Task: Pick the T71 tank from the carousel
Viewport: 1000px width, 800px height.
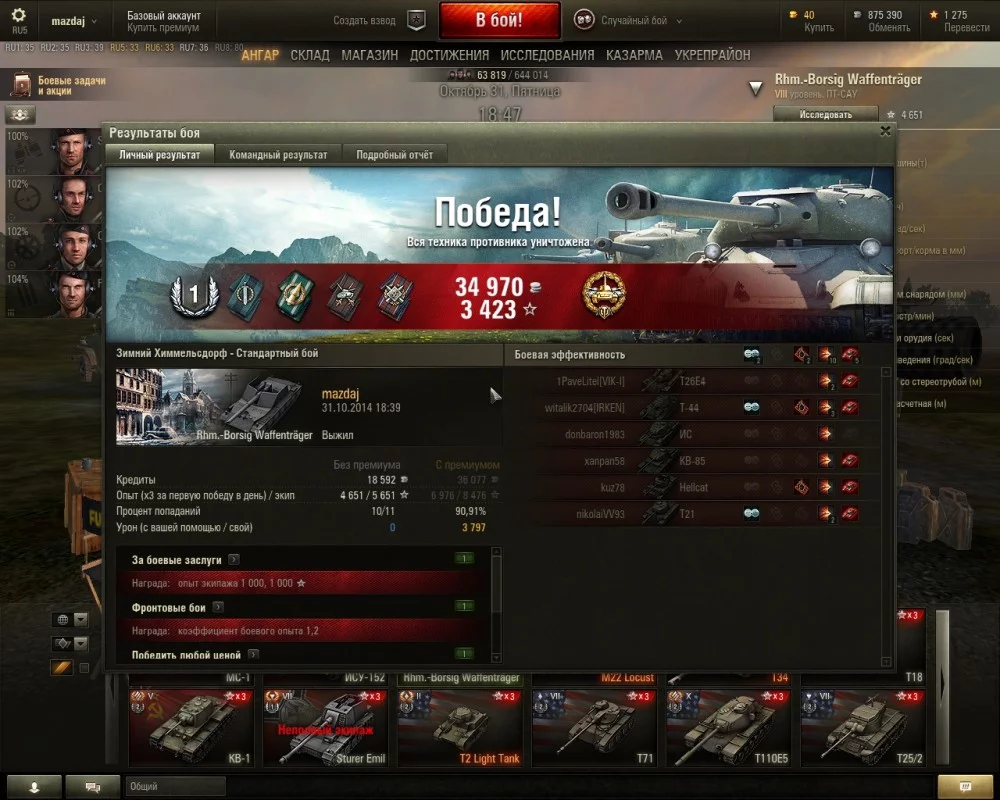Action: click(592, 728)
